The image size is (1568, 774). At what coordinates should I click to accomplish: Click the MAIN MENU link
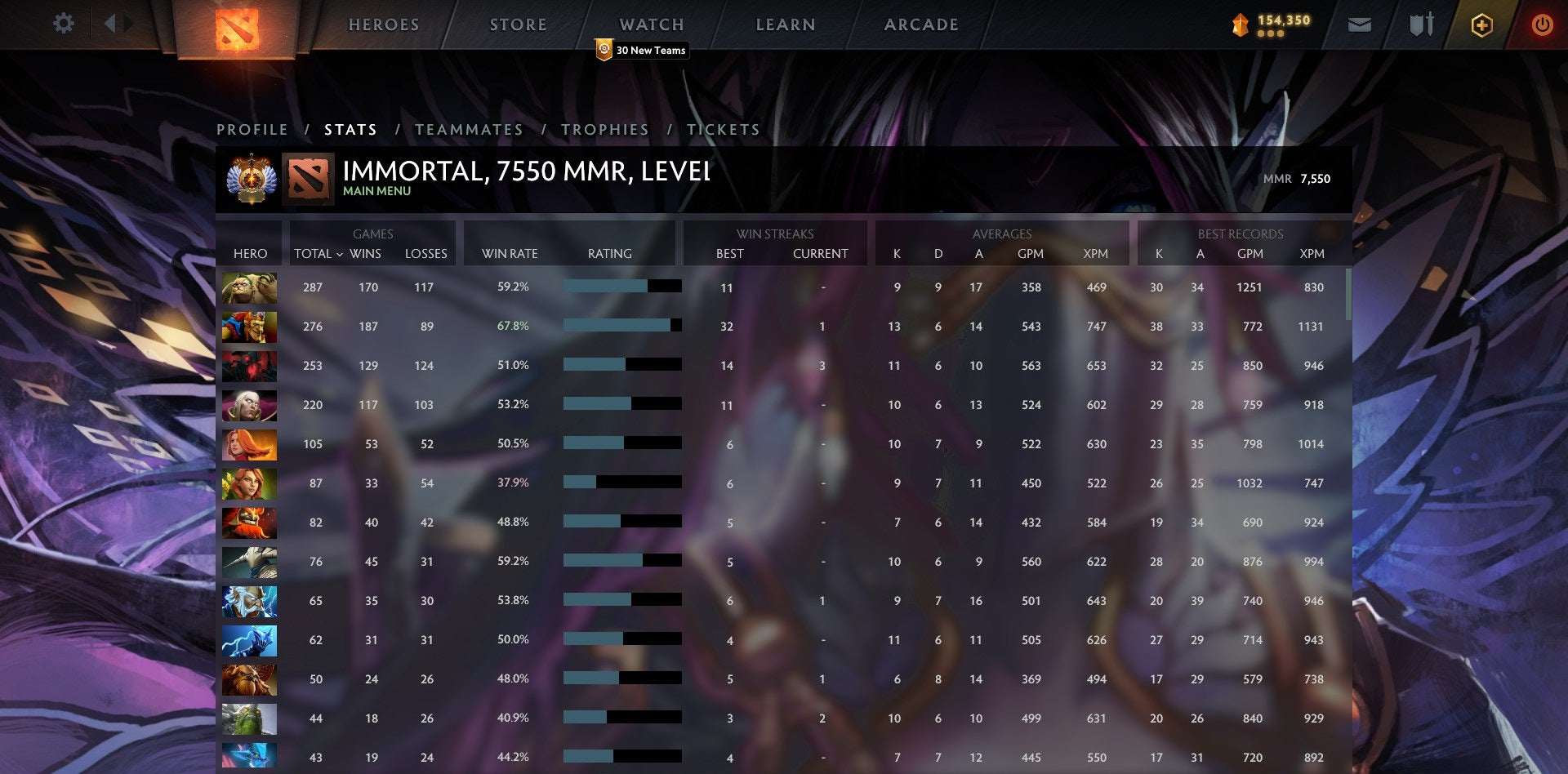click(x=376, y=190)
